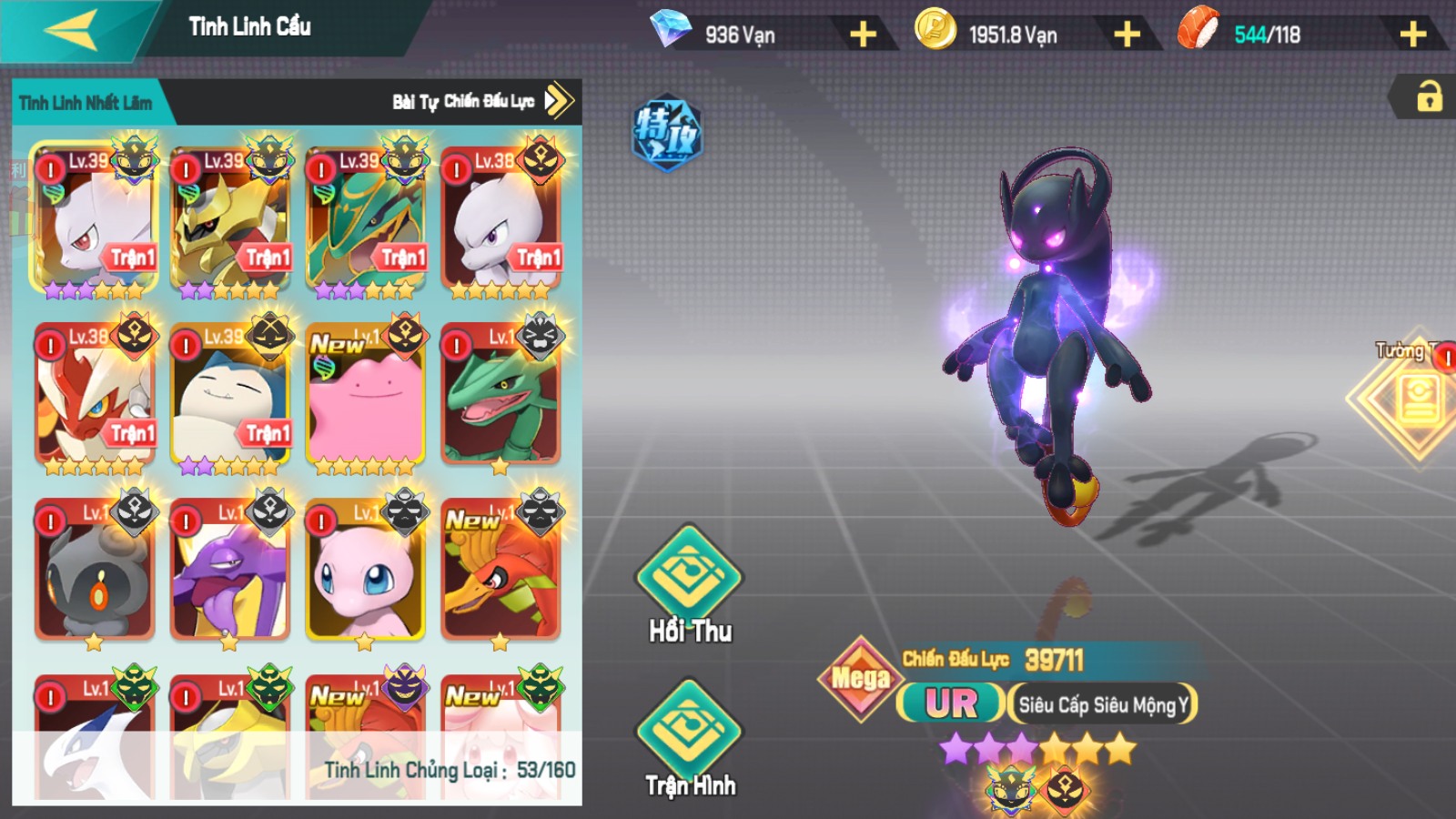Tap the Mega evolution badge
This screenshot has height=819, width=1456.
pyautogui.click(x=859, y=678)
